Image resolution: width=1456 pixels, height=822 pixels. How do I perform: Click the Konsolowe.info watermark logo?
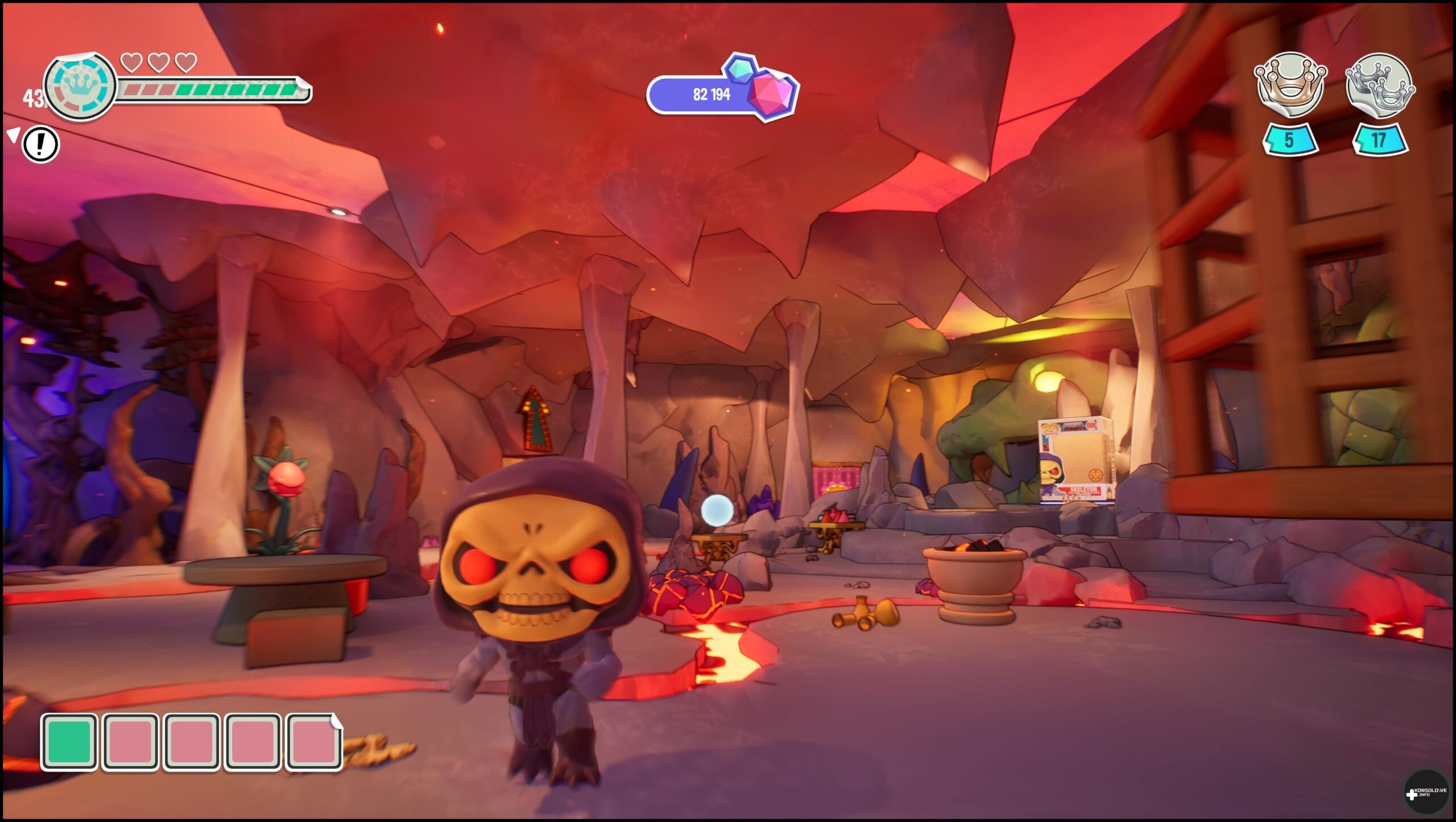coord(1425,793)
